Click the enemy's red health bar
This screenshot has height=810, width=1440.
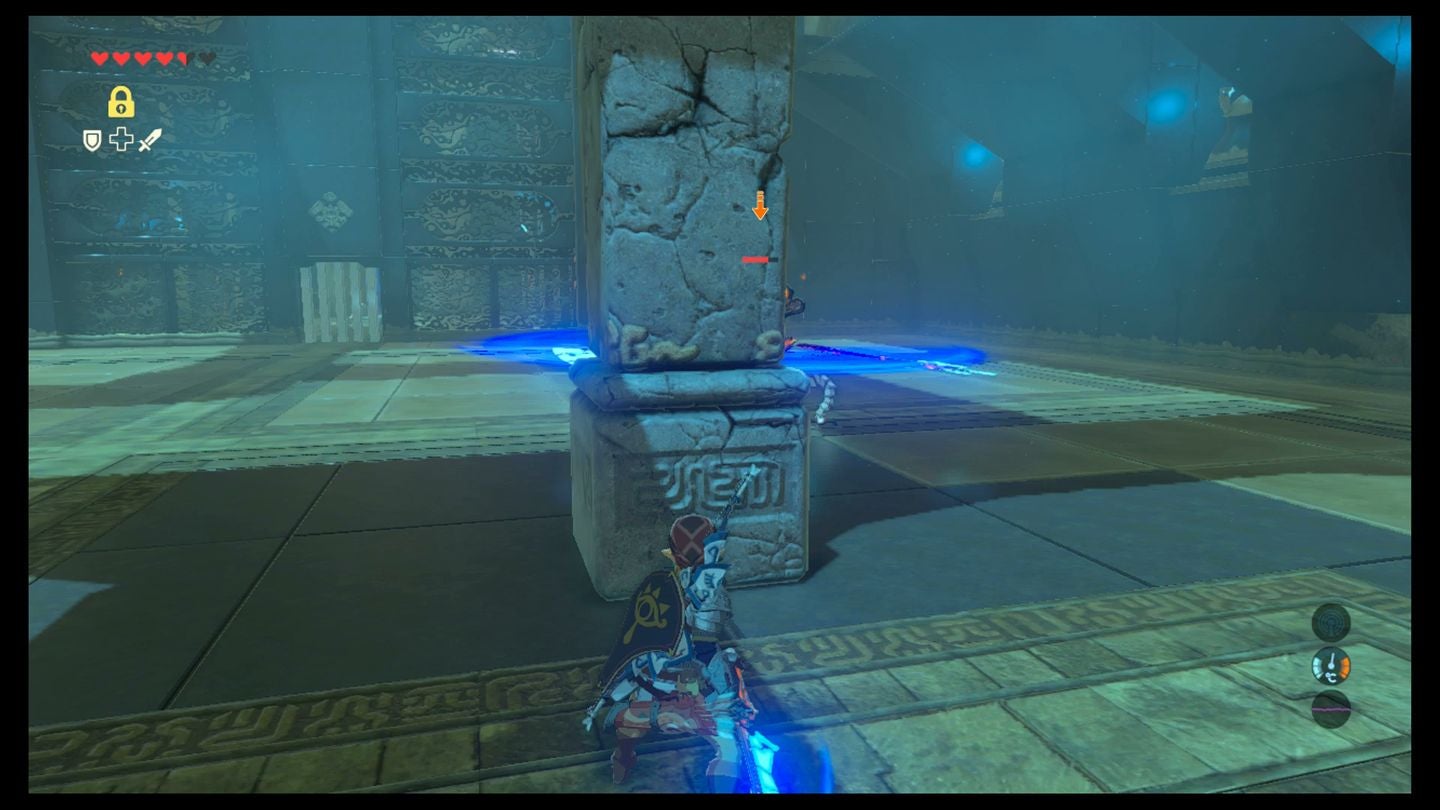click(757, 258)
